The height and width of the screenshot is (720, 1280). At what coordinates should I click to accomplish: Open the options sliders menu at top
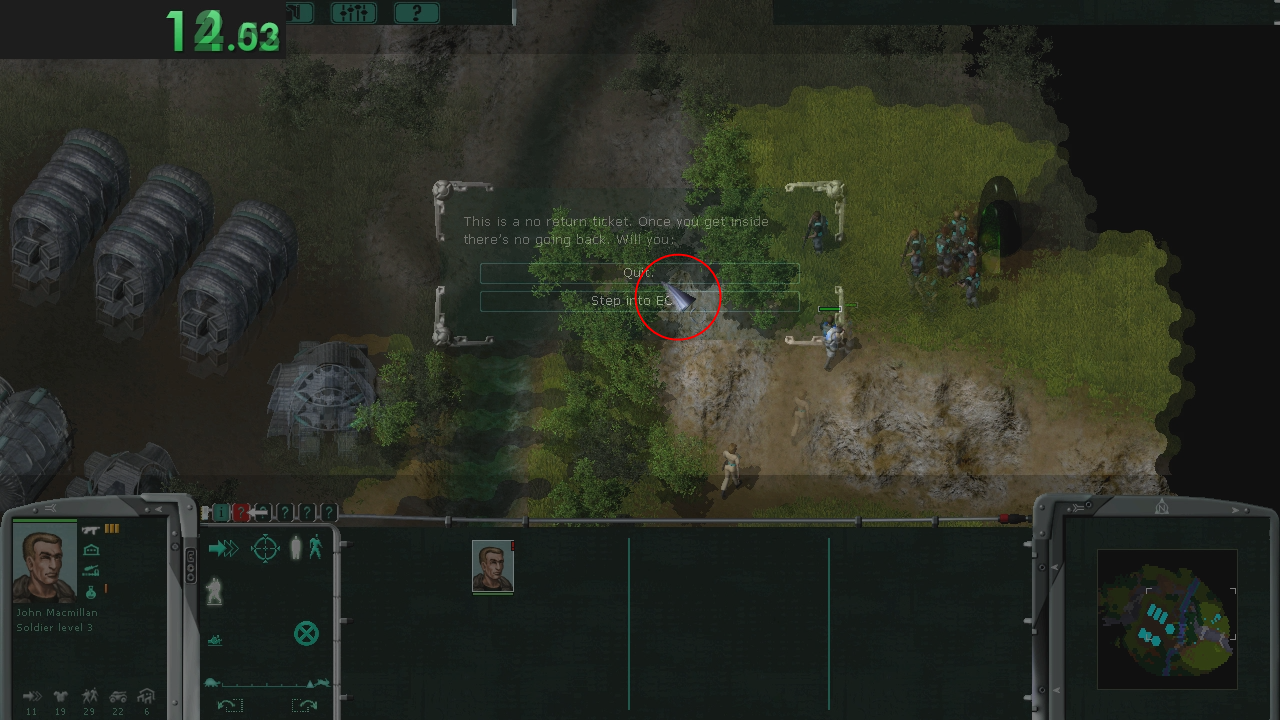[x=353, y=13]
